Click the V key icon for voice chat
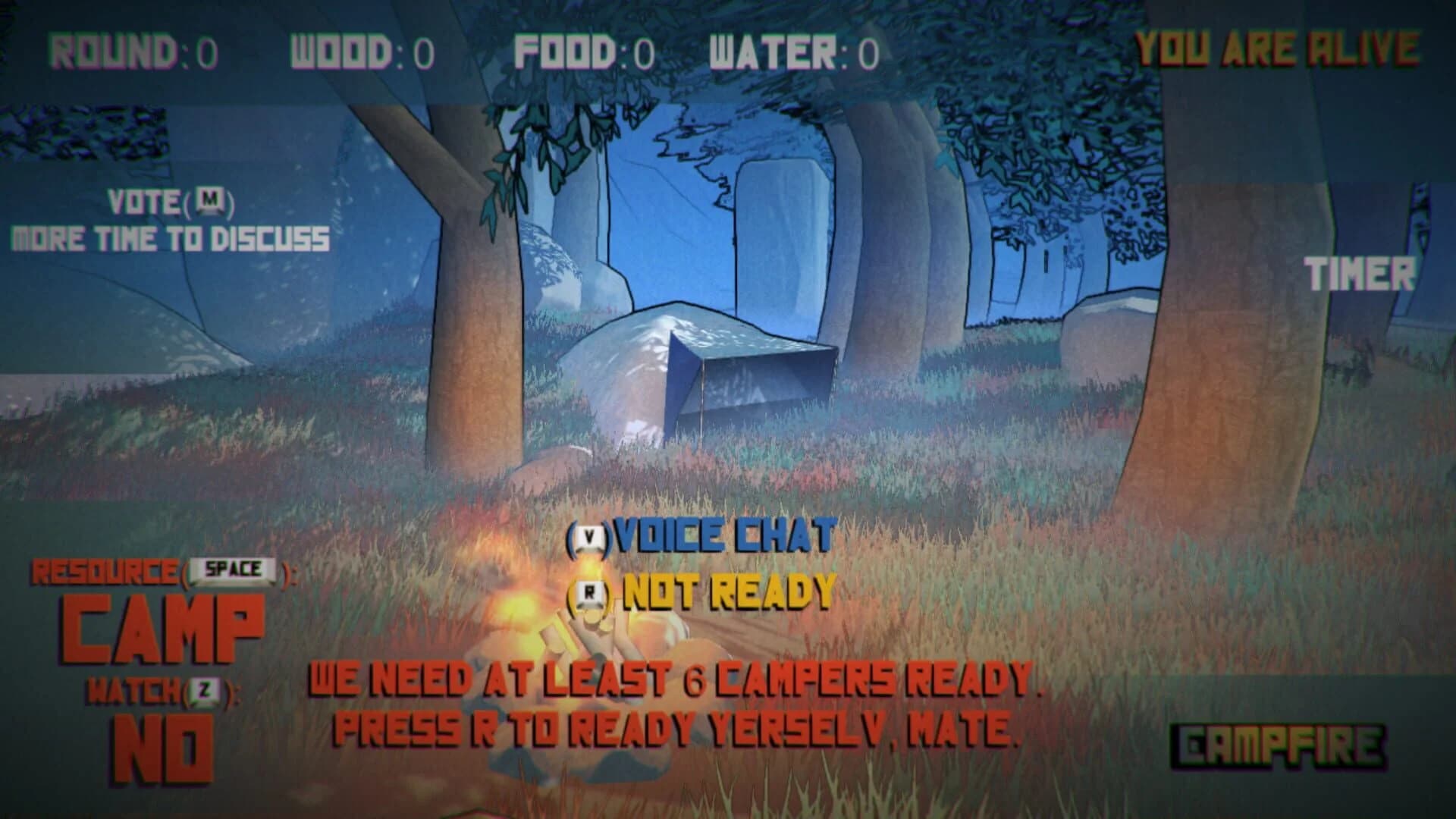The height and width of the screenshot is (819, 1456). pyautogui.click(x=591, y=535)
